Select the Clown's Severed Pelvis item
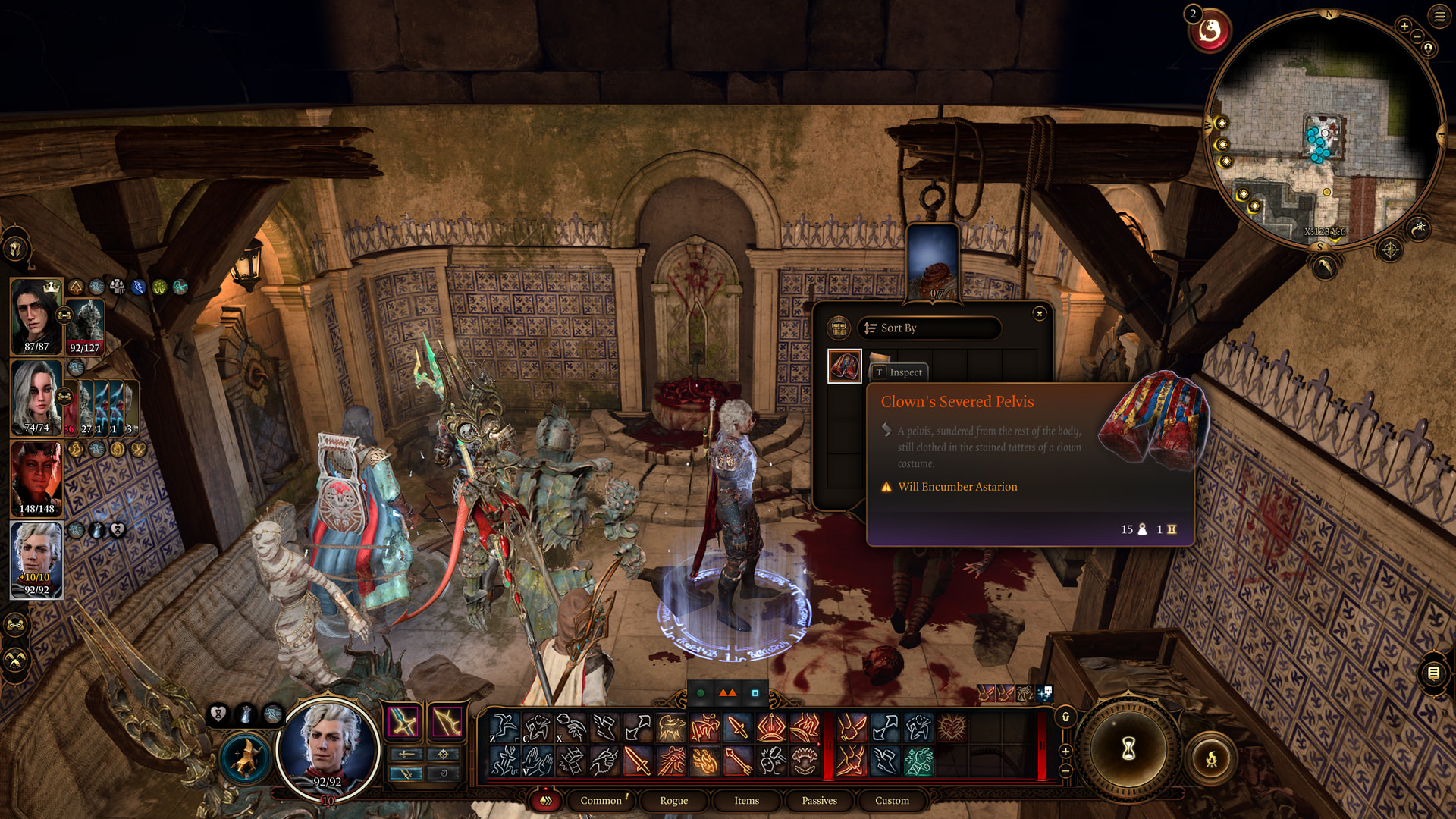The image size is (1456, 819). point(844,366)
